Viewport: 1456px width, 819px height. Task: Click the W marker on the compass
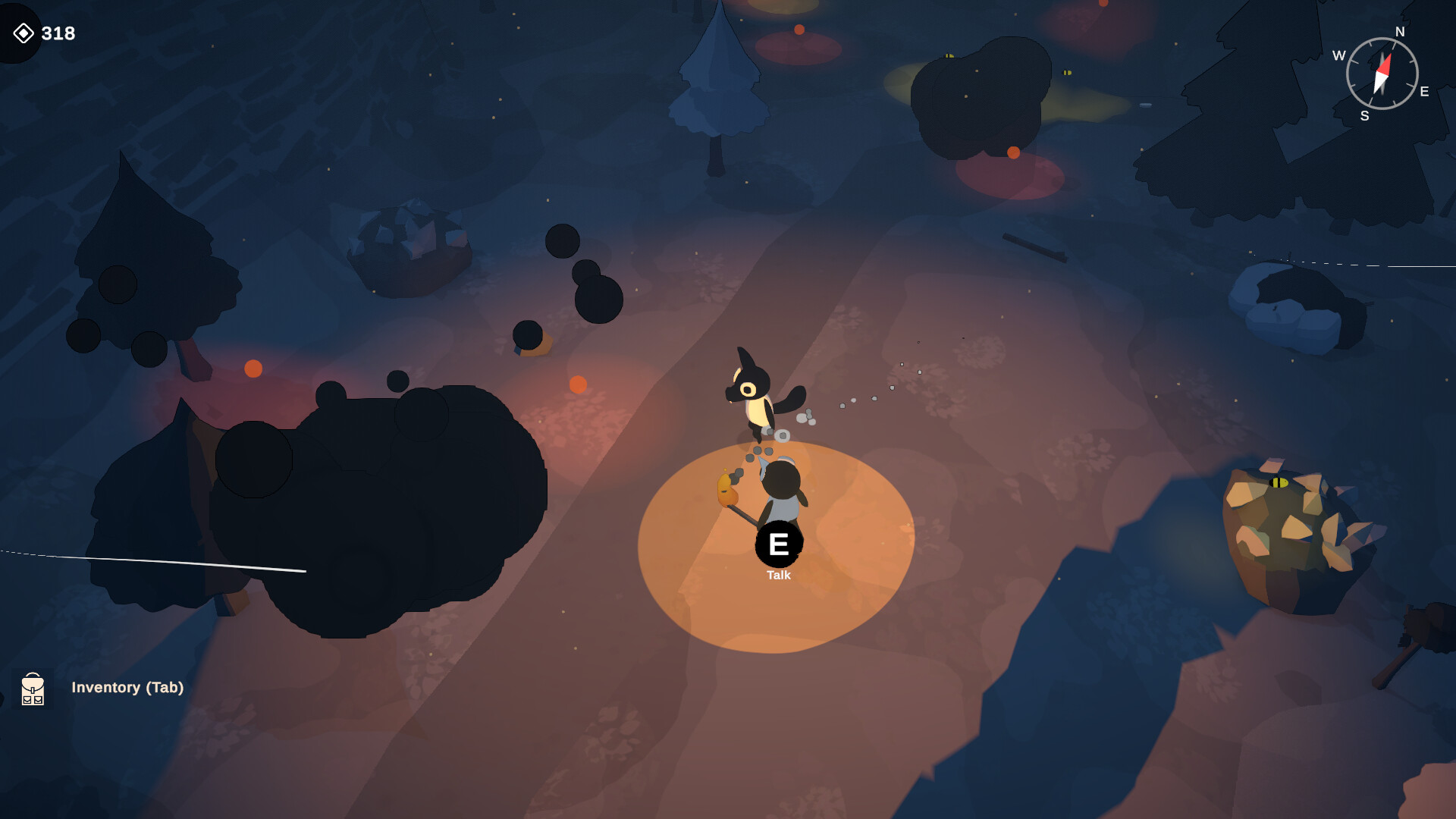(1338, 56)
